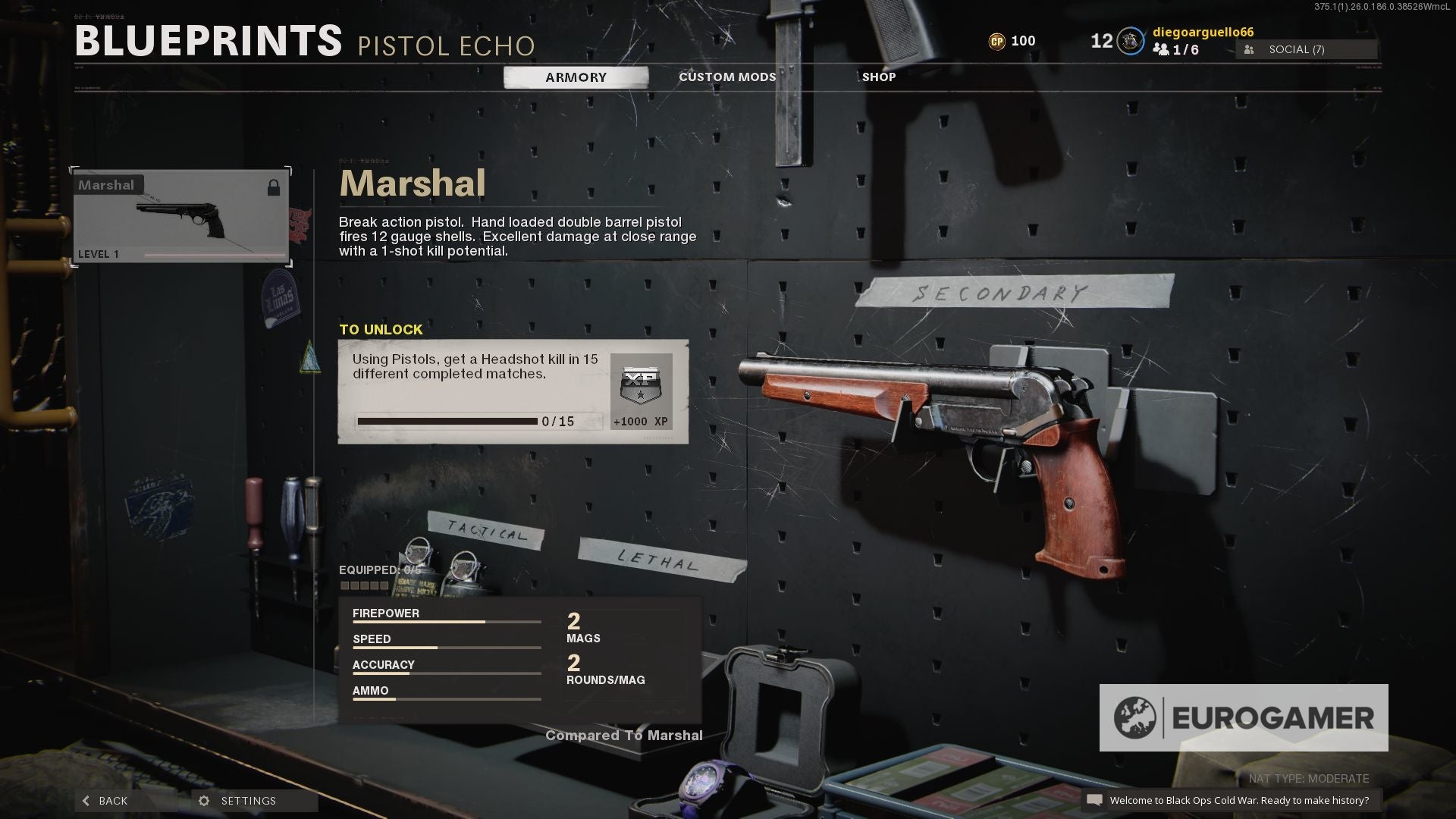Switch to the Armory tab

point(576,77)
